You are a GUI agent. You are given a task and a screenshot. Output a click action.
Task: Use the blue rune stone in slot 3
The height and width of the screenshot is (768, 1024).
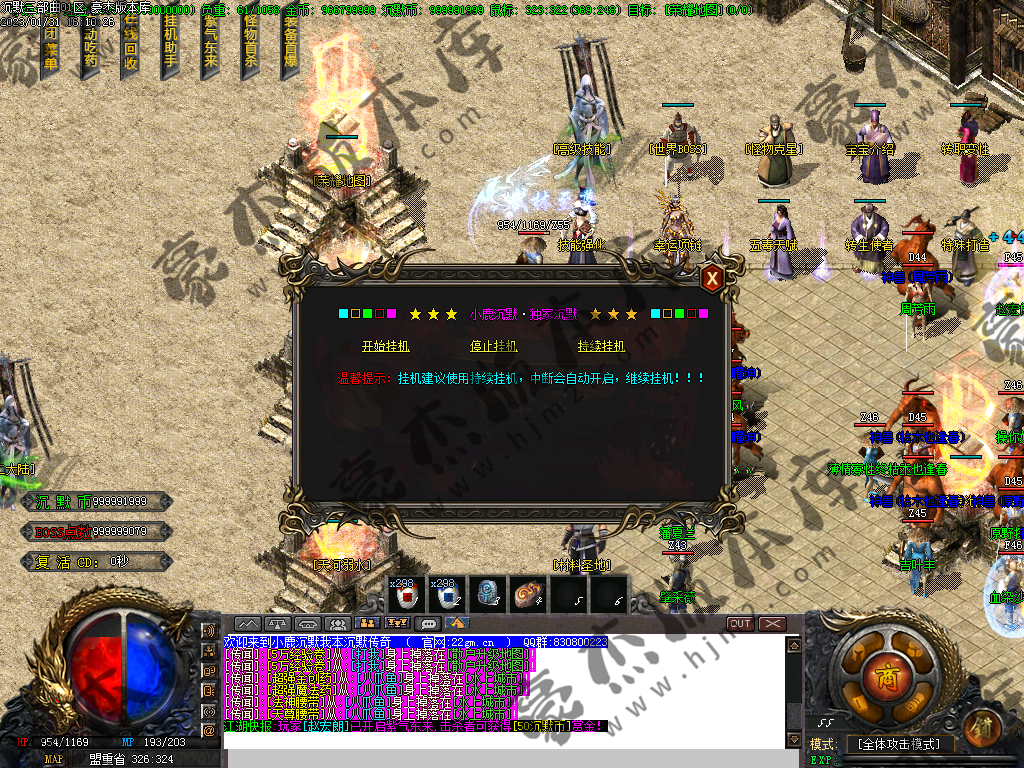[488, 594]
